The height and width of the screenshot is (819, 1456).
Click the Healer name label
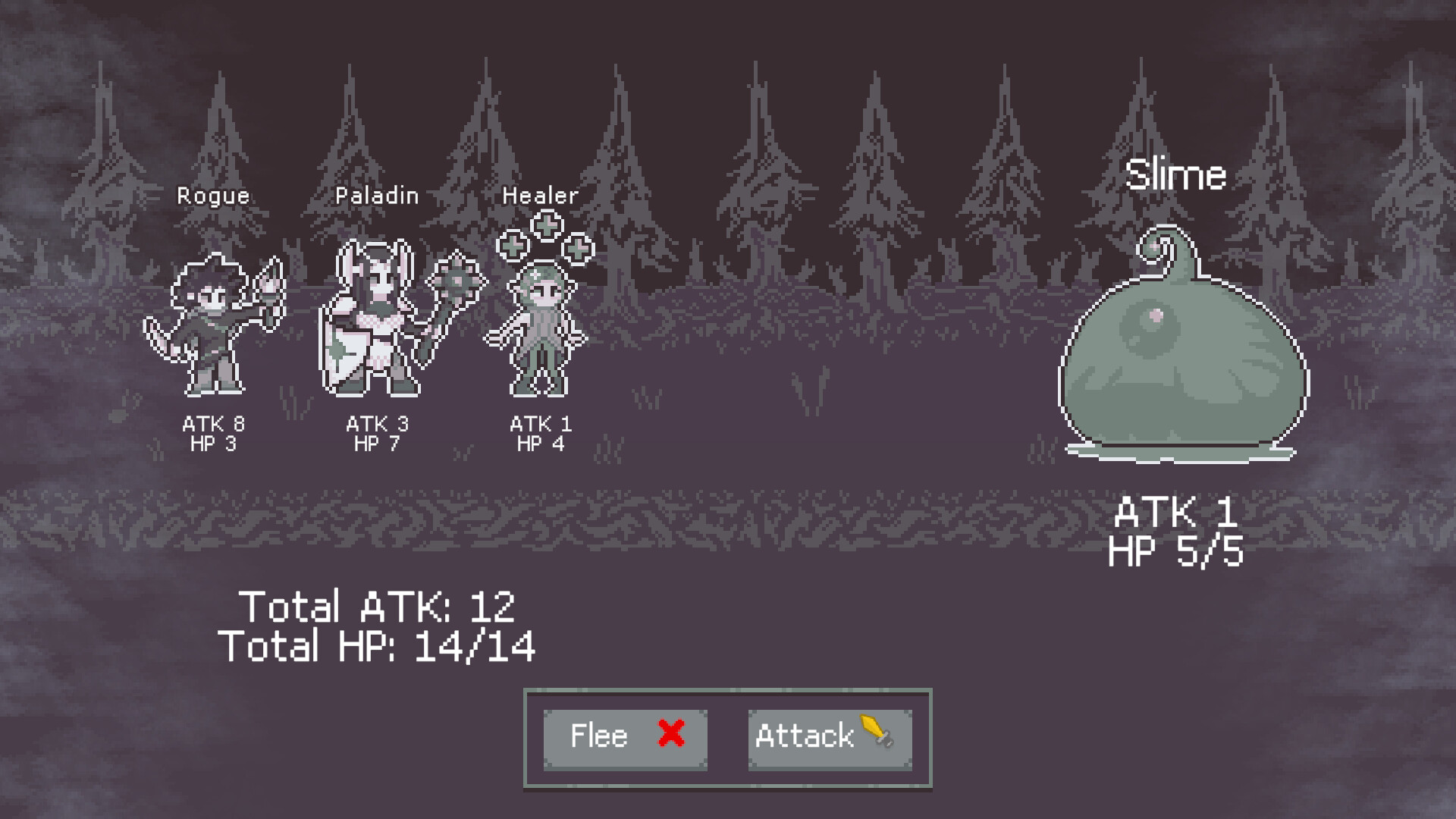[540, 196]
